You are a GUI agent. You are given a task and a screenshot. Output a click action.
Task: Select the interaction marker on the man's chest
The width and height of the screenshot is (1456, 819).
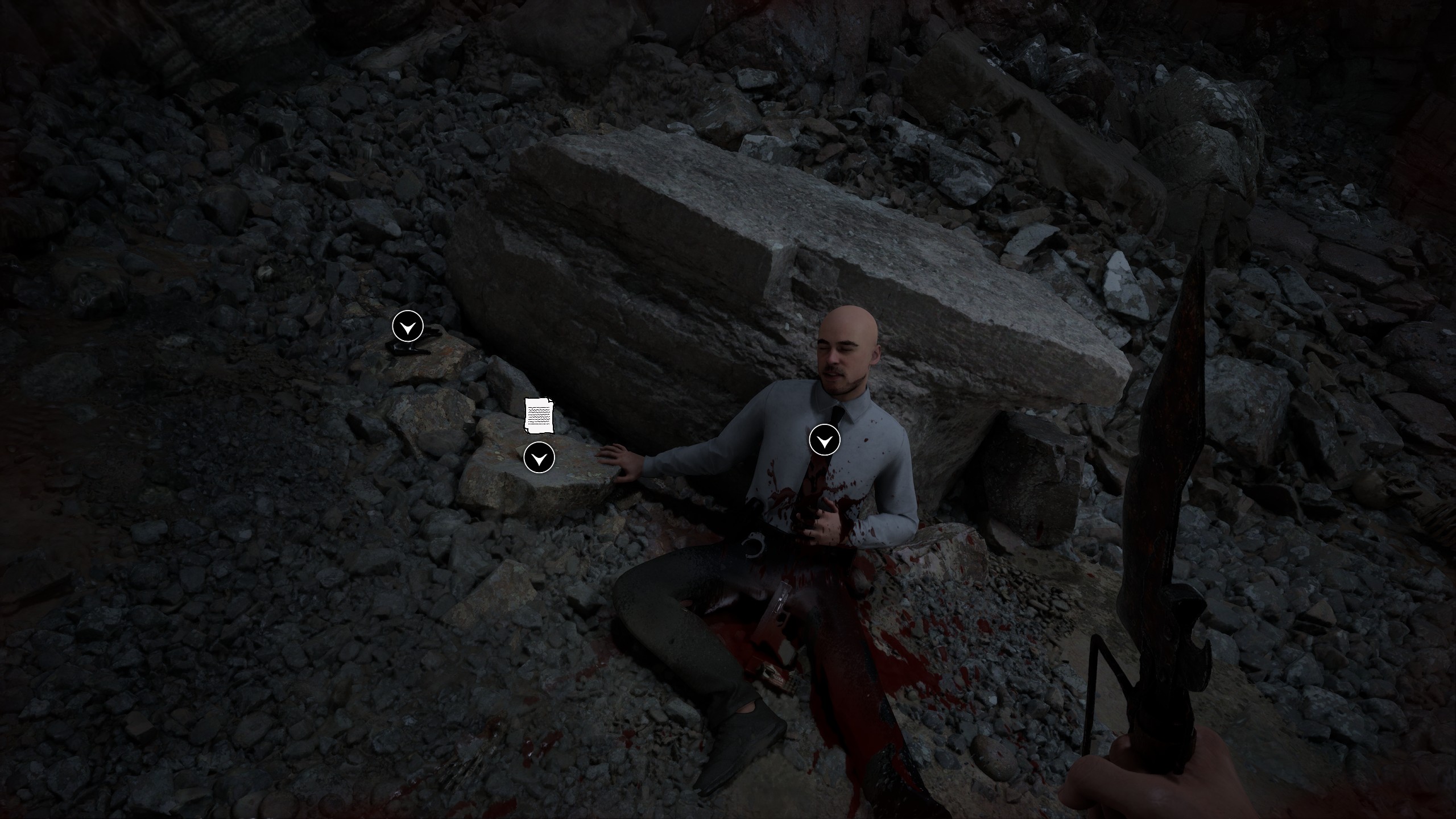coord(824,440)
